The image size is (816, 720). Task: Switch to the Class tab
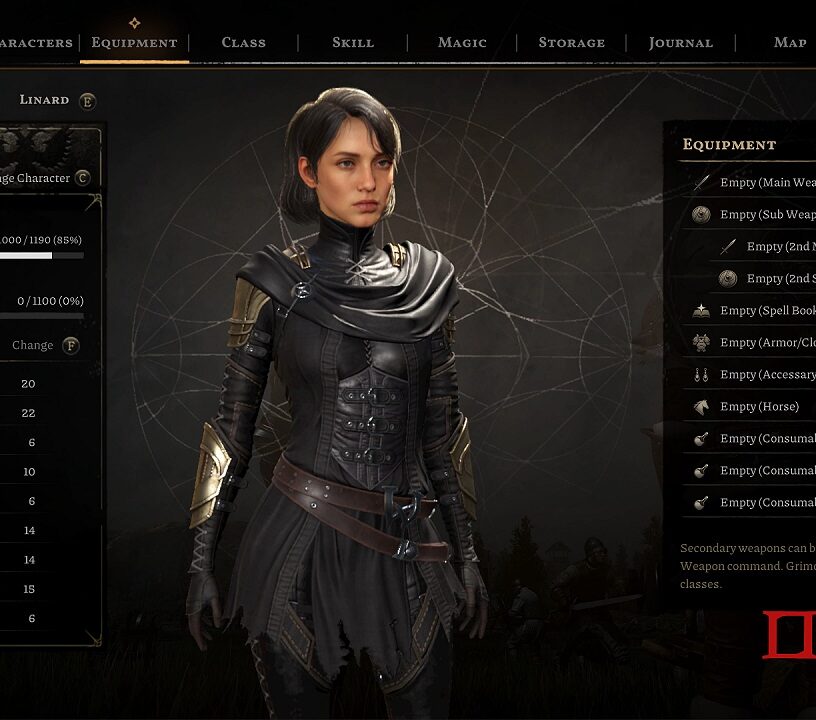[x=243, y=42]
